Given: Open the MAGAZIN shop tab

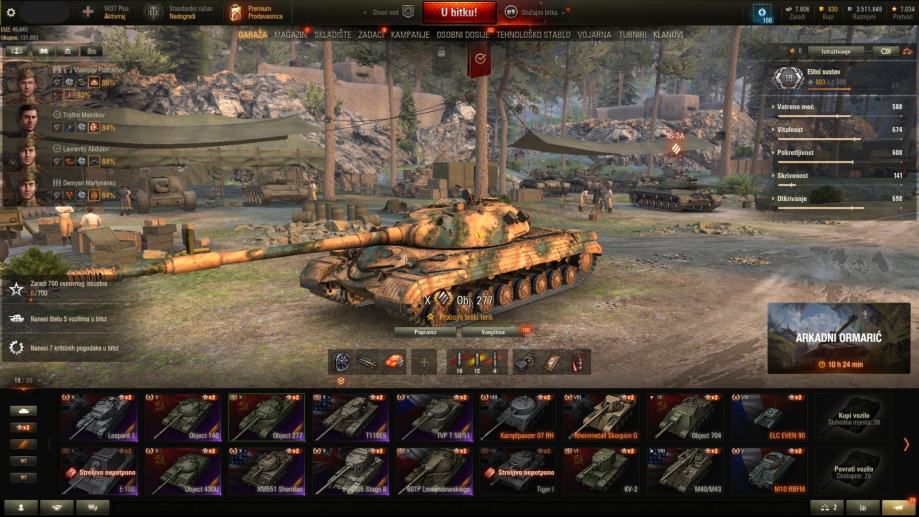Looking at the screenshot, I should coord(290,34).
